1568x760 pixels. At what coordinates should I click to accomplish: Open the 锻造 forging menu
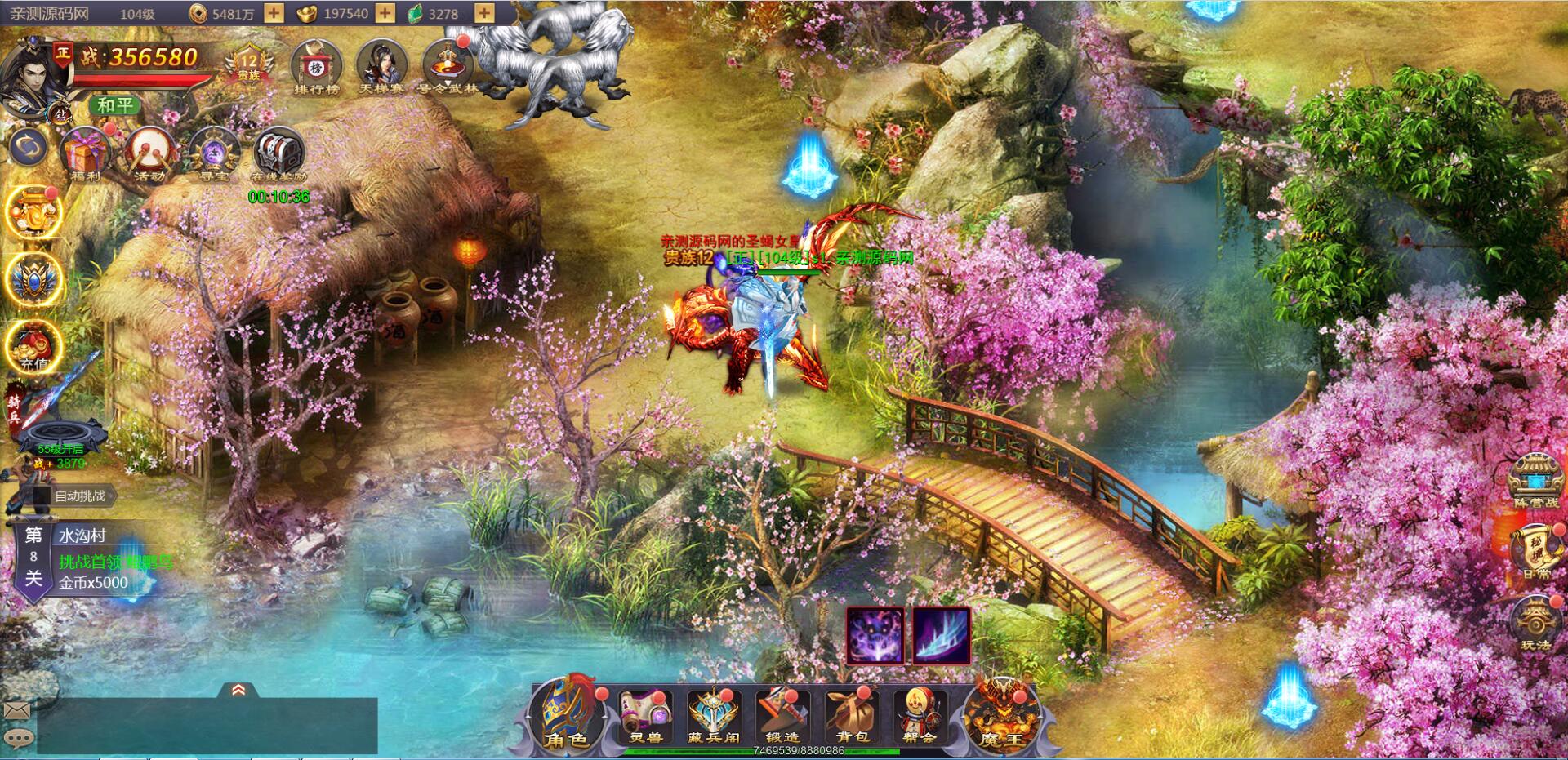point(782,716)
